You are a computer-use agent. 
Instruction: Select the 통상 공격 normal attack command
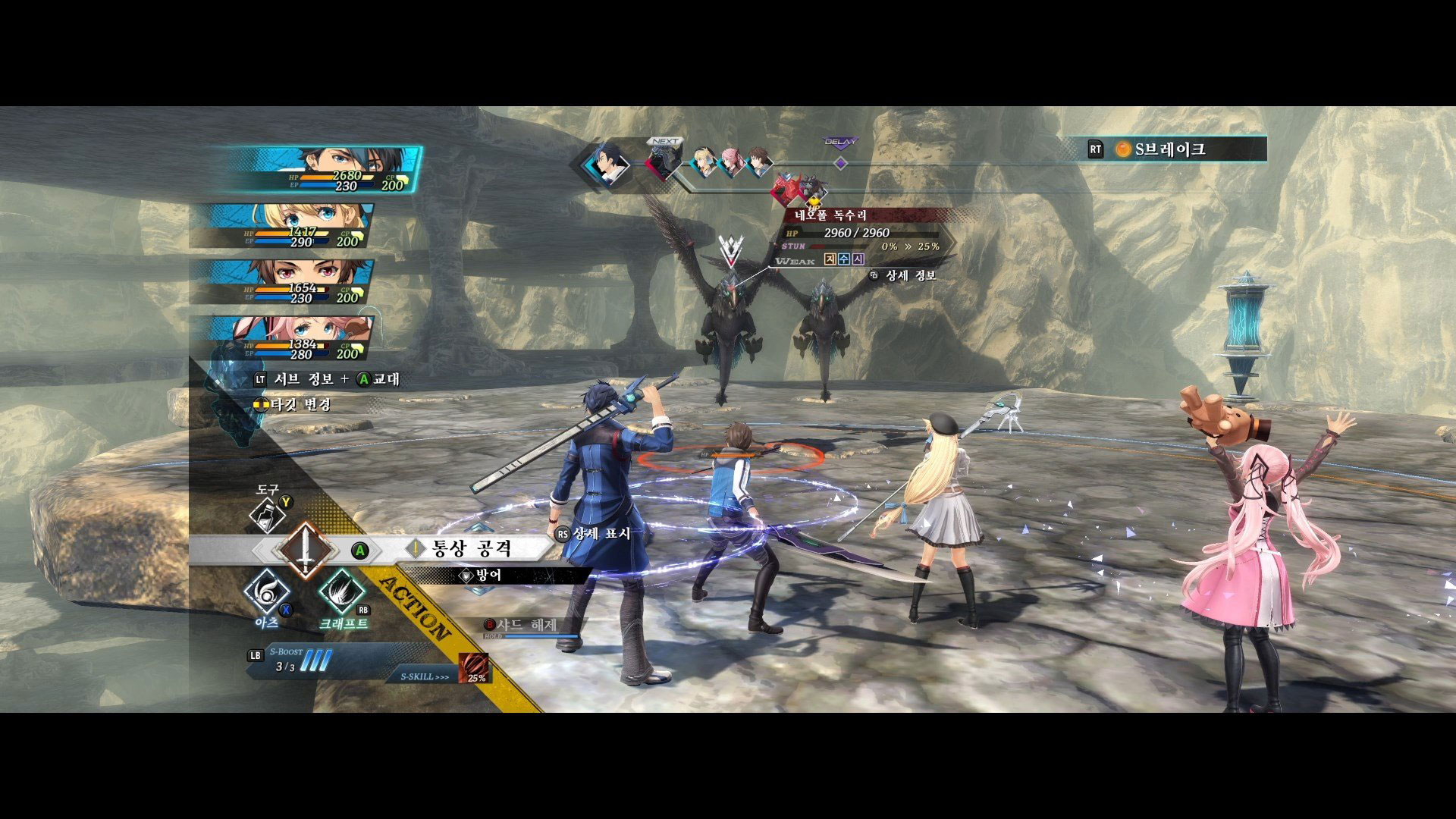pyautogui.click(x=470, y=548)
